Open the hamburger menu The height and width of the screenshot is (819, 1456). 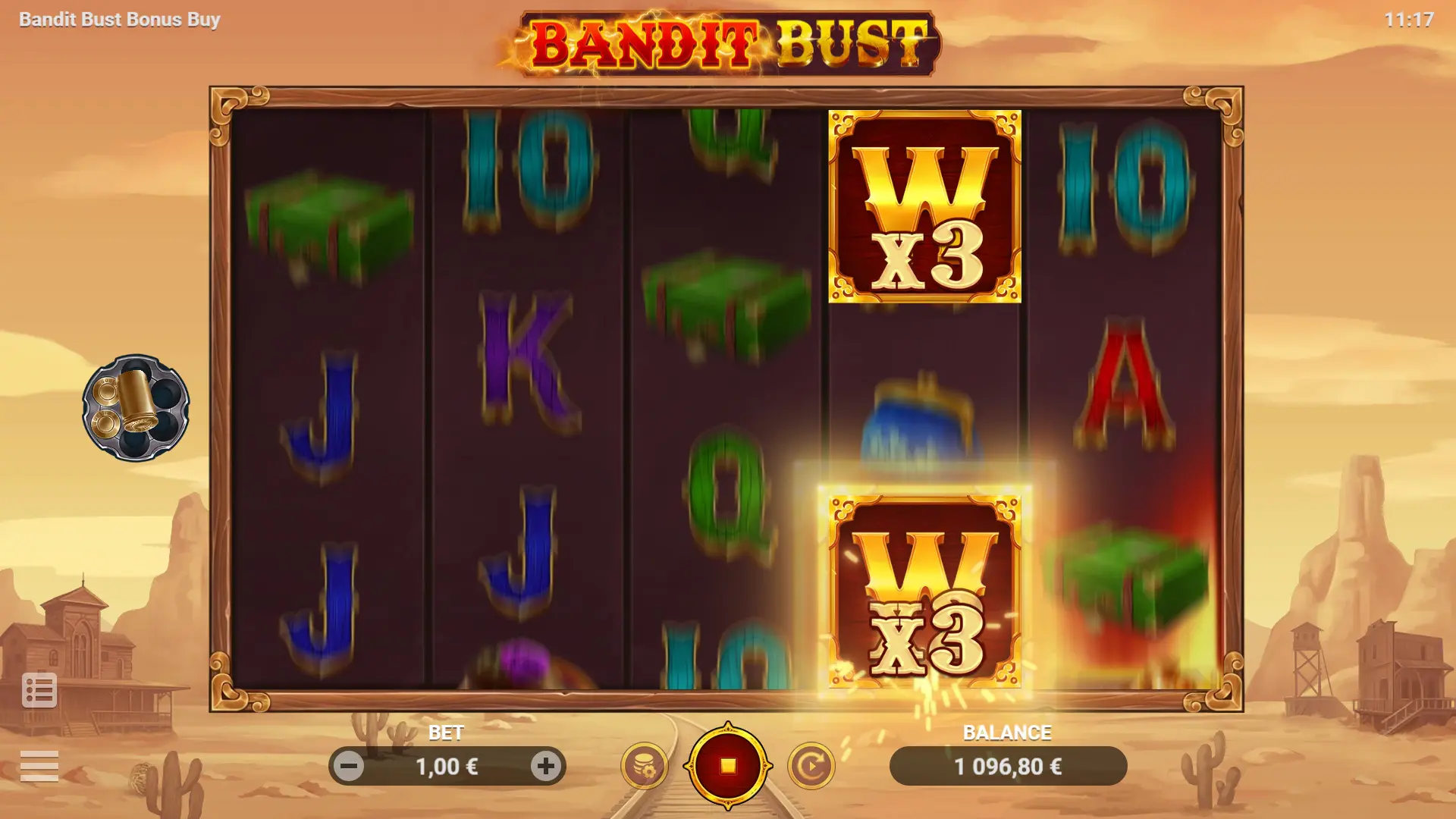click(39, 766)
